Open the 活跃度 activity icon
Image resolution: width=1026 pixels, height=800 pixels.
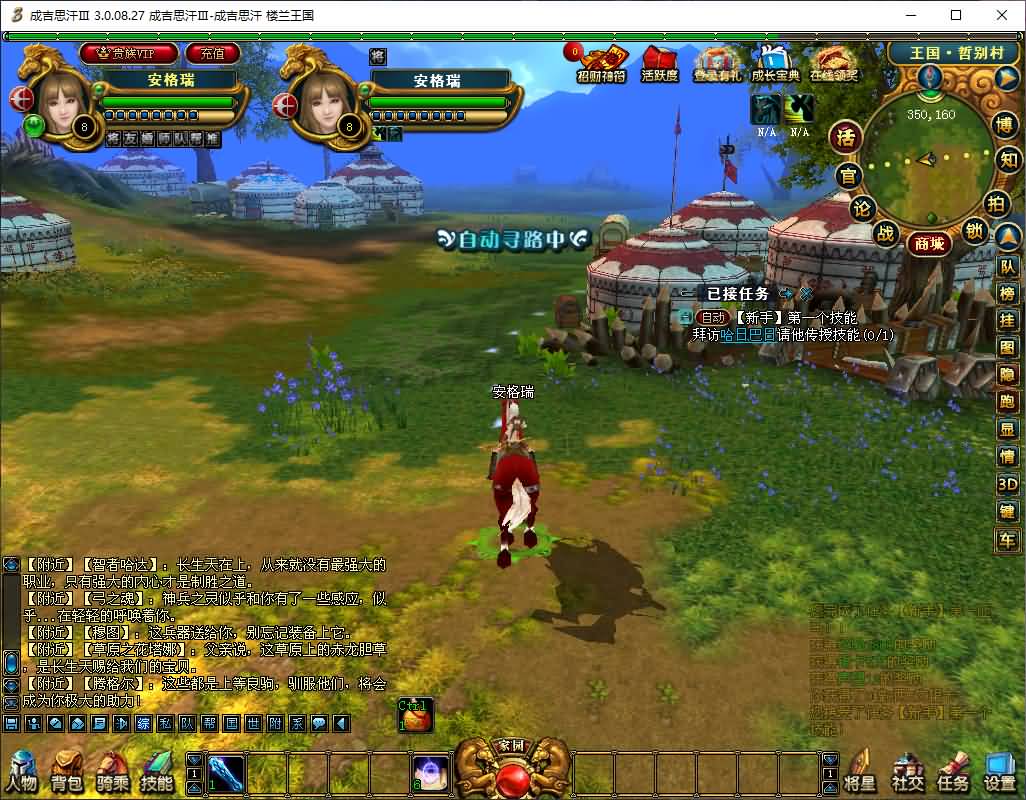[659, 63]
